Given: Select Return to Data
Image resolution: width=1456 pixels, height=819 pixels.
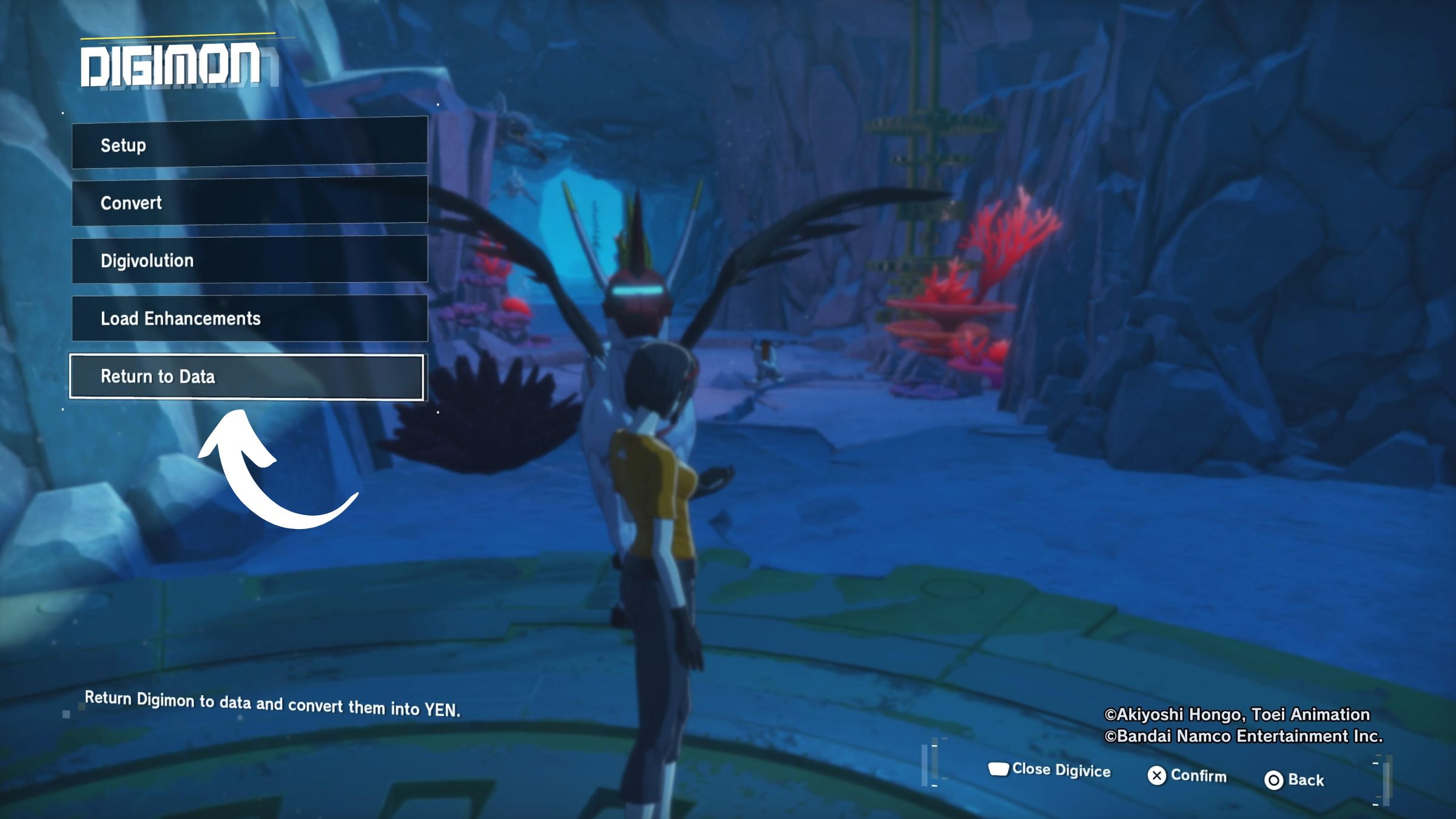Looking at the screenshot, I should 246,377.
